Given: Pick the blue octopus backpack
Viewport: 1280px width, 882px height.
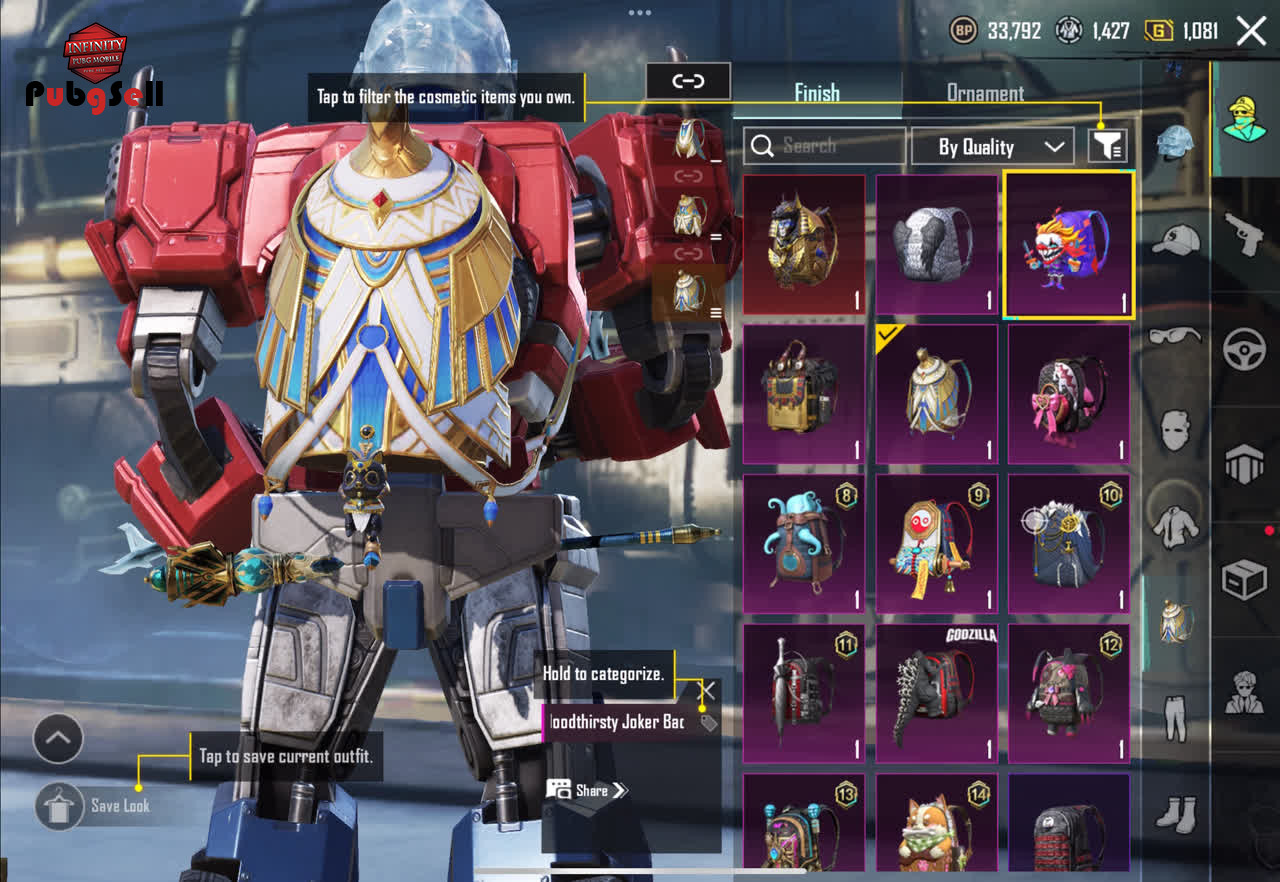Looking at the screenshot, I should (804, 544).
